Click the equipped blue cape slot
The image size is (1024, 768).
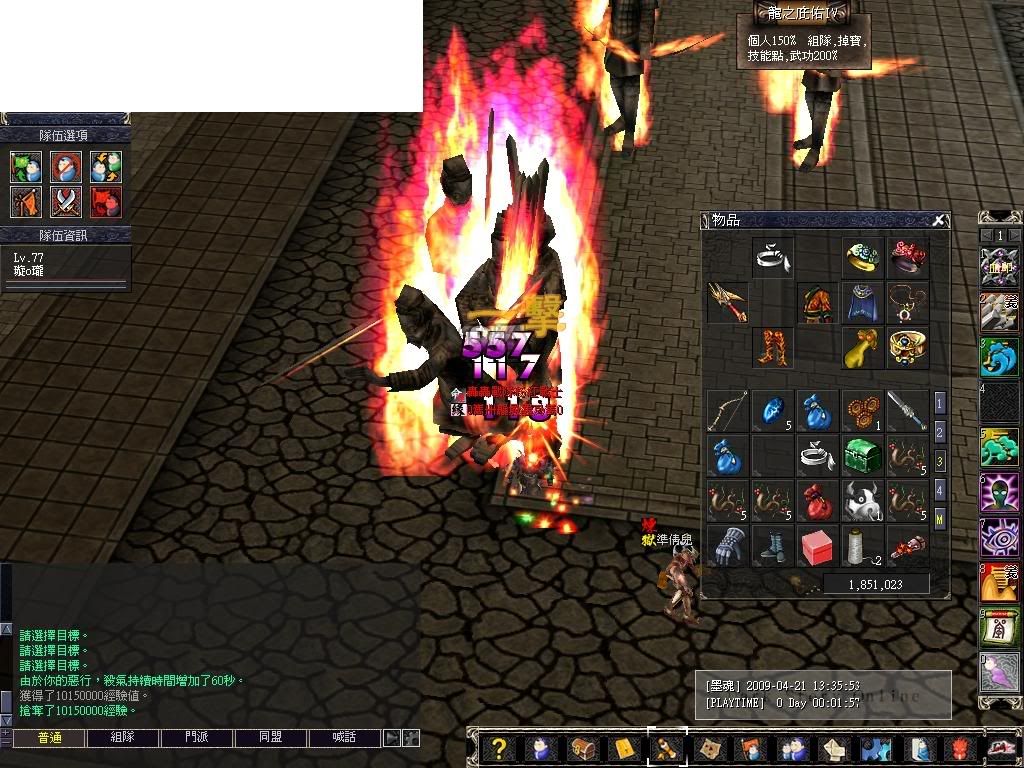tap(861, 302)
